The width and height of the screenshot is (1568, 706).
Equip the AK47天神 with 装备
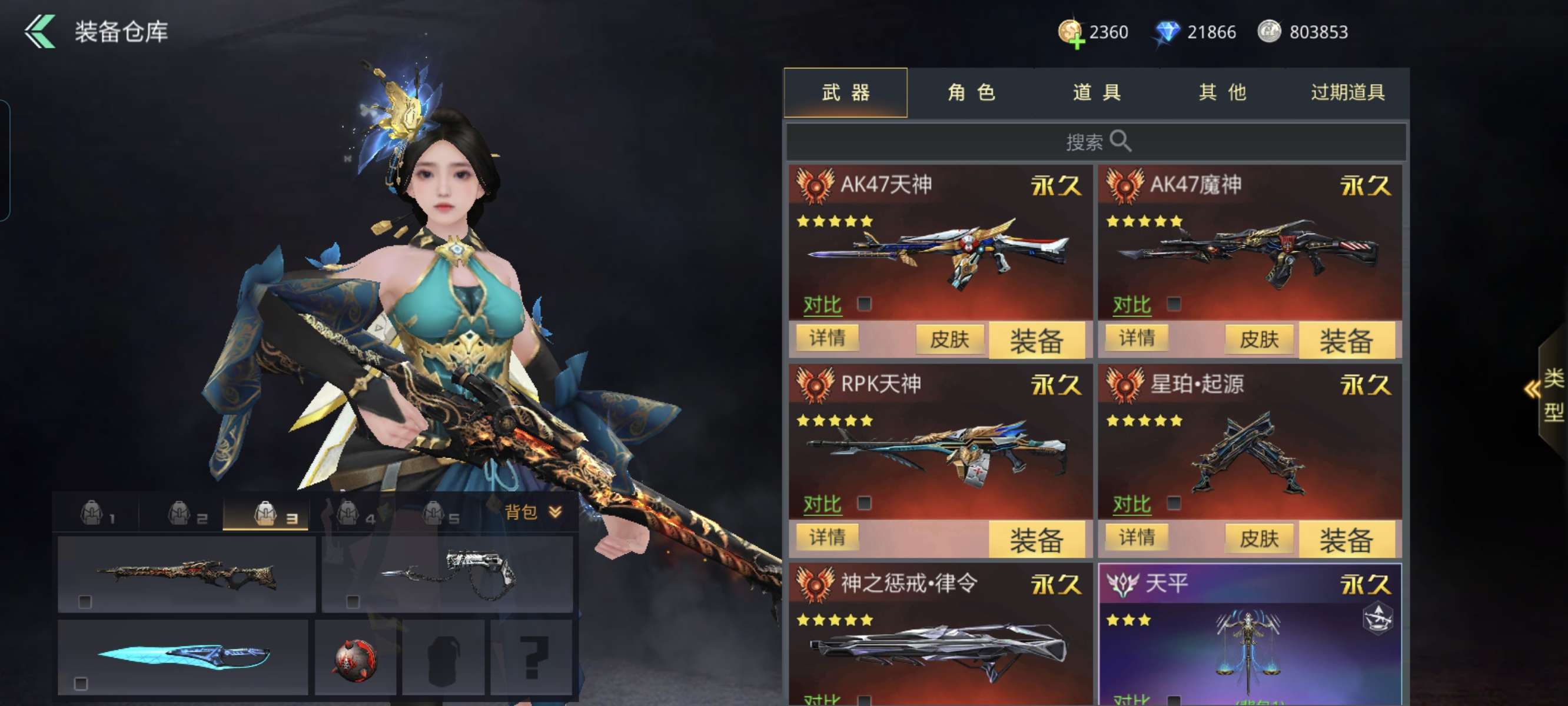(x=1036, y=339)
